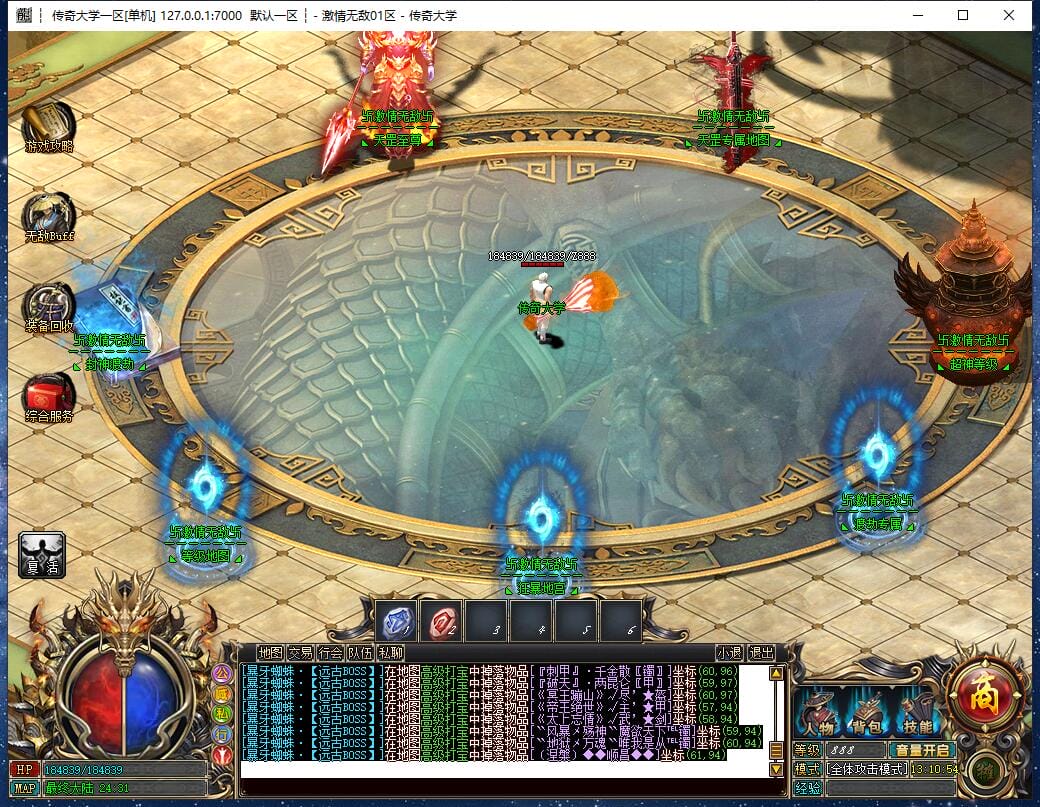
Task: Activate the 无敌Buff icon
Action: click(48, 214)
